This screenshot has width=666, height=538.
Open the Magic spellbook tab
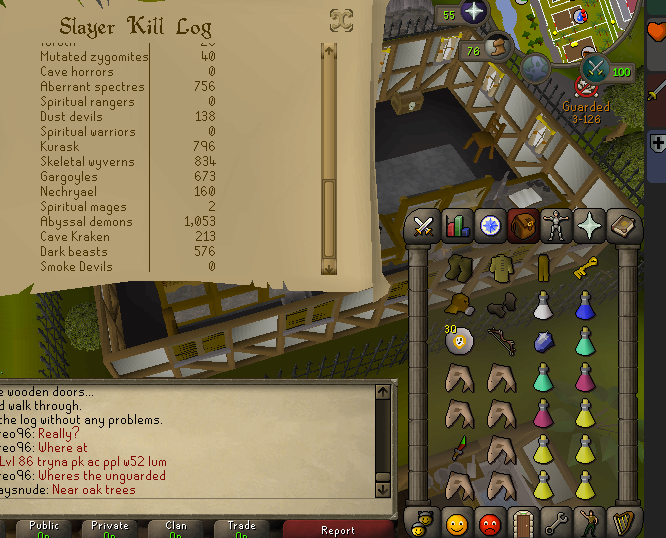(621, 227)
